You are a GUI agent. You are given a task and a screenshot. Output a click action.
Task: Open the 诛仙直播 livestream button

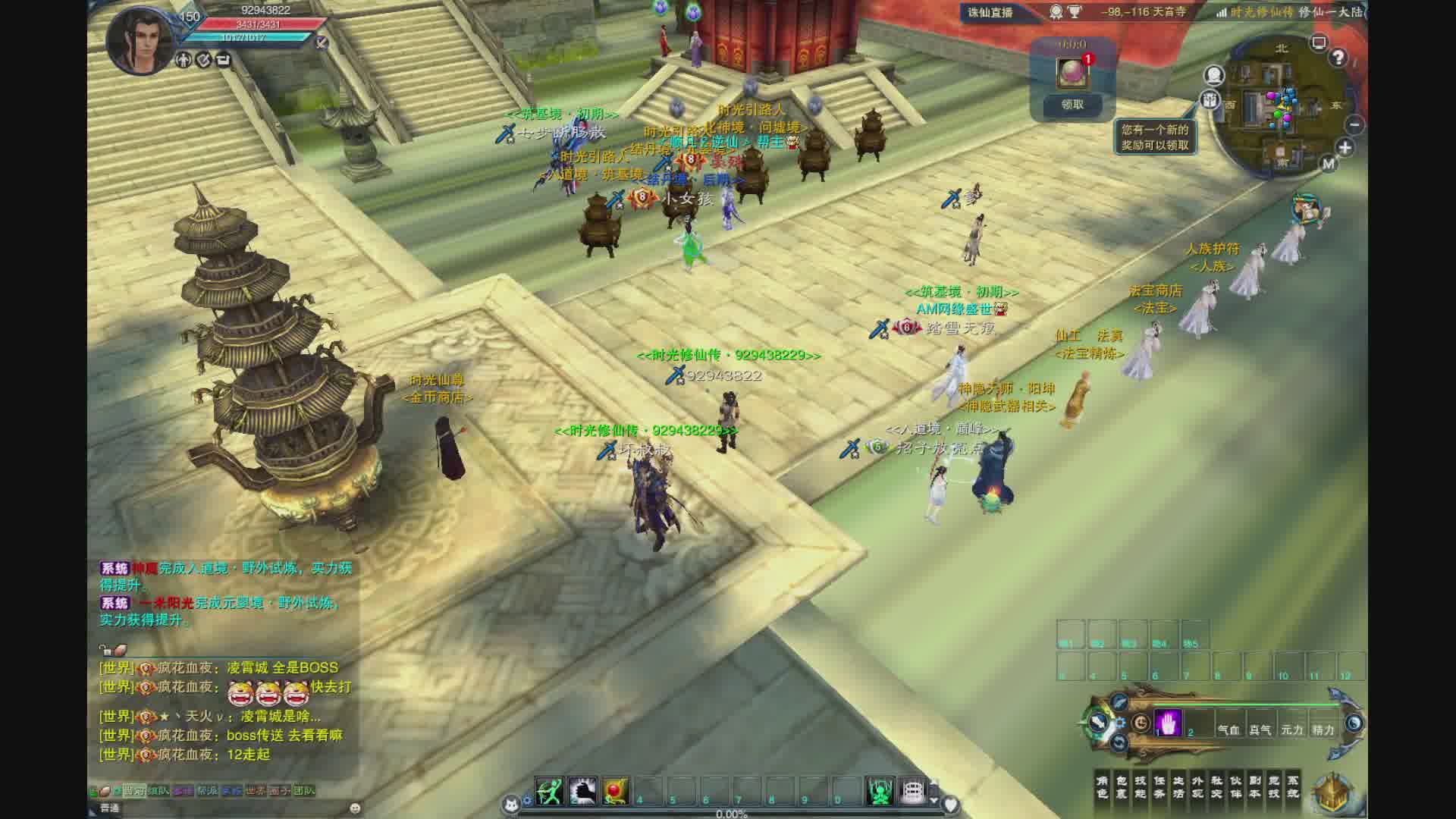[990, 12]
